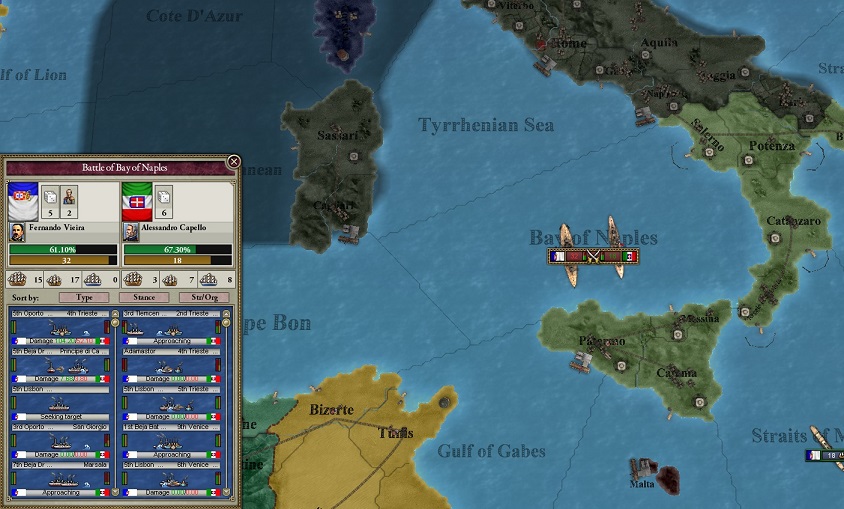Viewport: 844px width, 509px height.
Task: Click Alessandro Capello's admiral portrait
Action: point(130,231)
